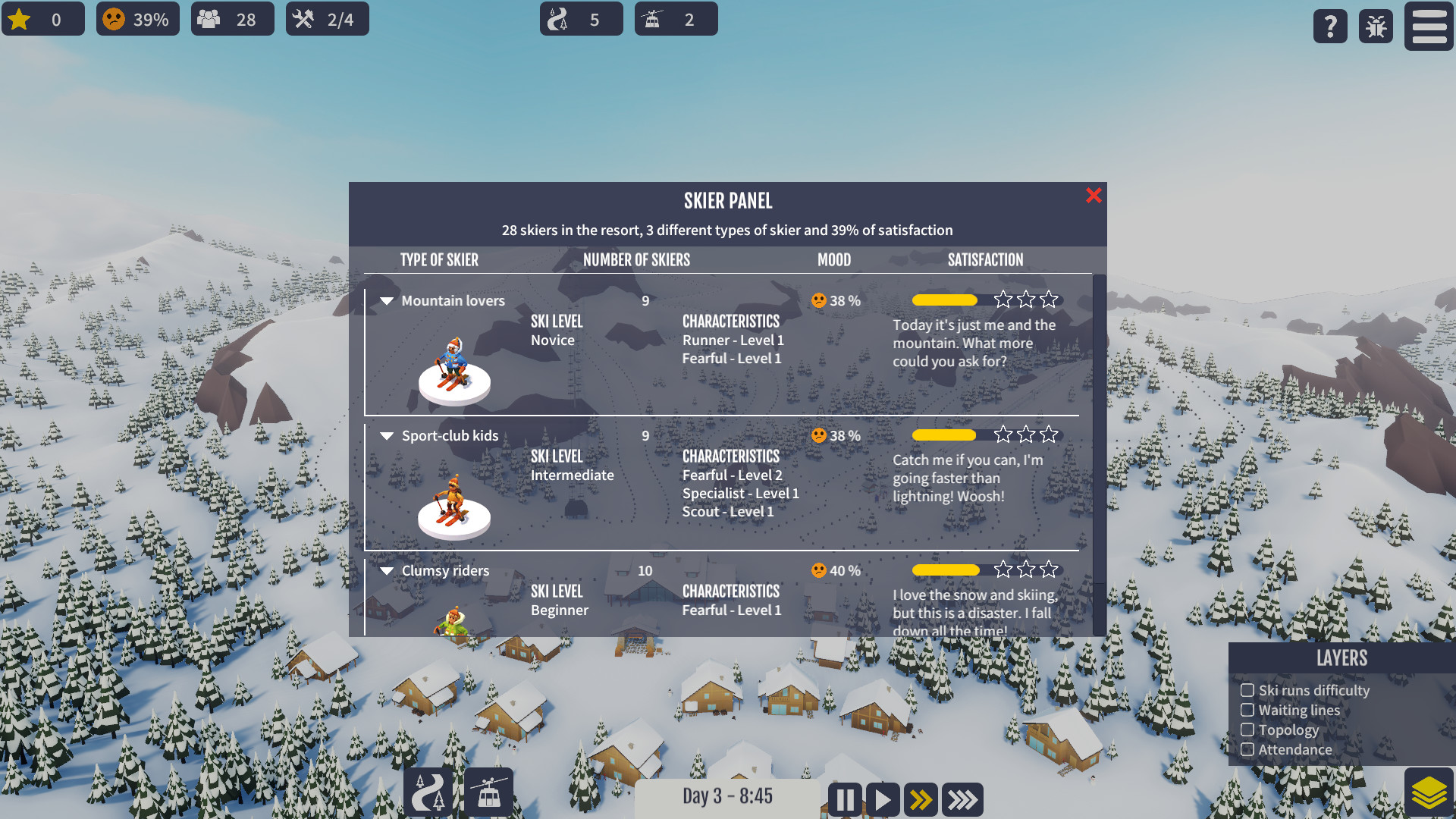
Task: Click the skier count indicator showing 28
Action: coord(232,18)
